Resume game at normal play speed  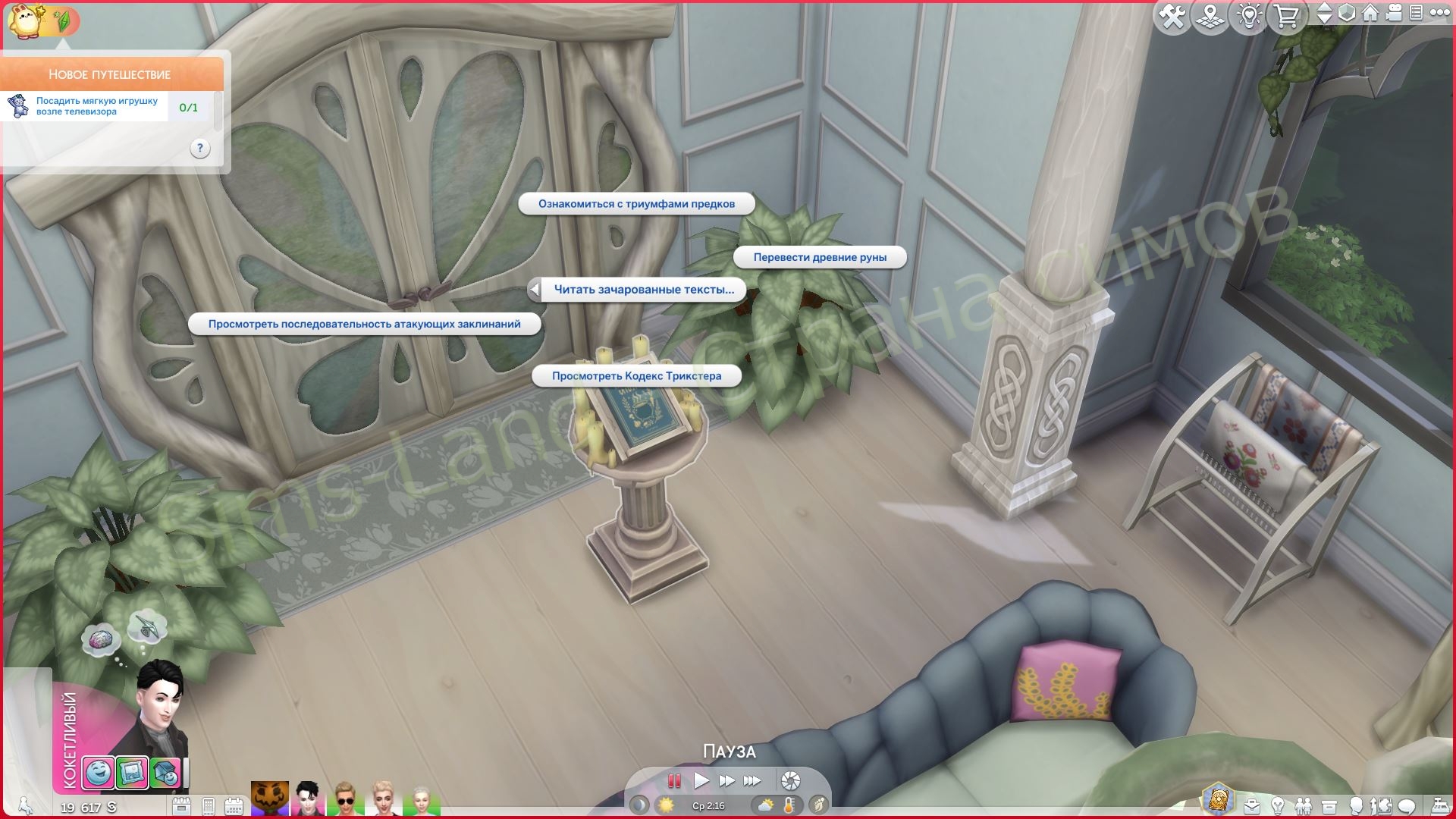(701, 780)
